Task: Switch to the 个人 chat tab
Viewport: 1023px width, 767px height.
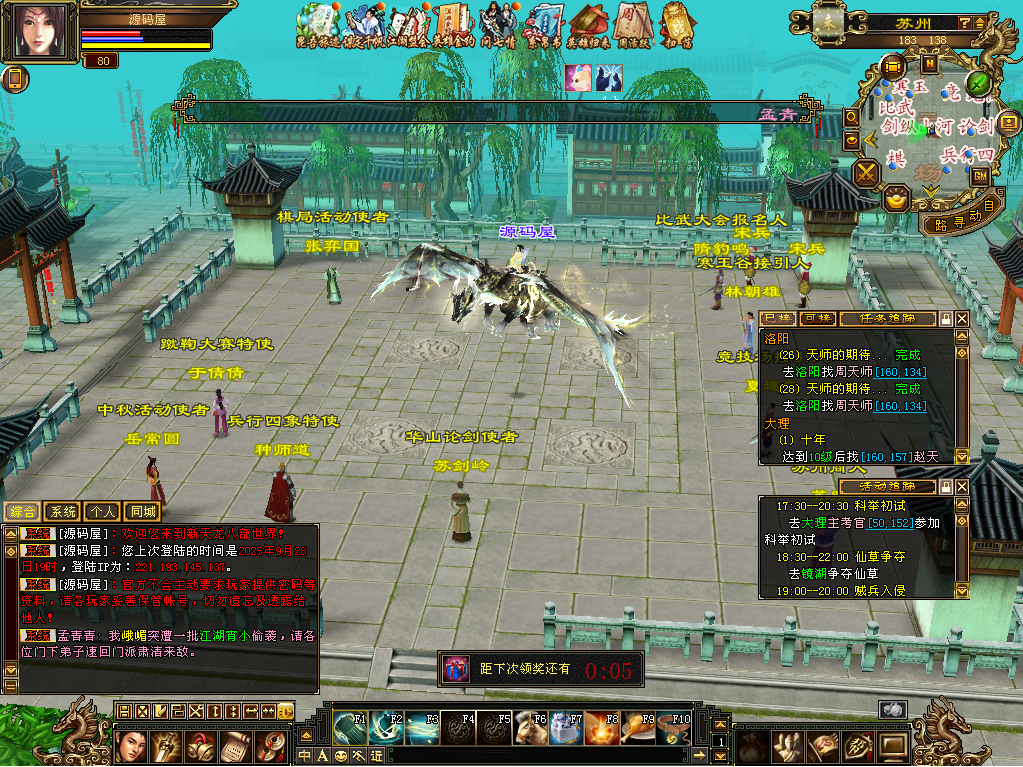Action: pyautogui.click(x=102, y=511)
